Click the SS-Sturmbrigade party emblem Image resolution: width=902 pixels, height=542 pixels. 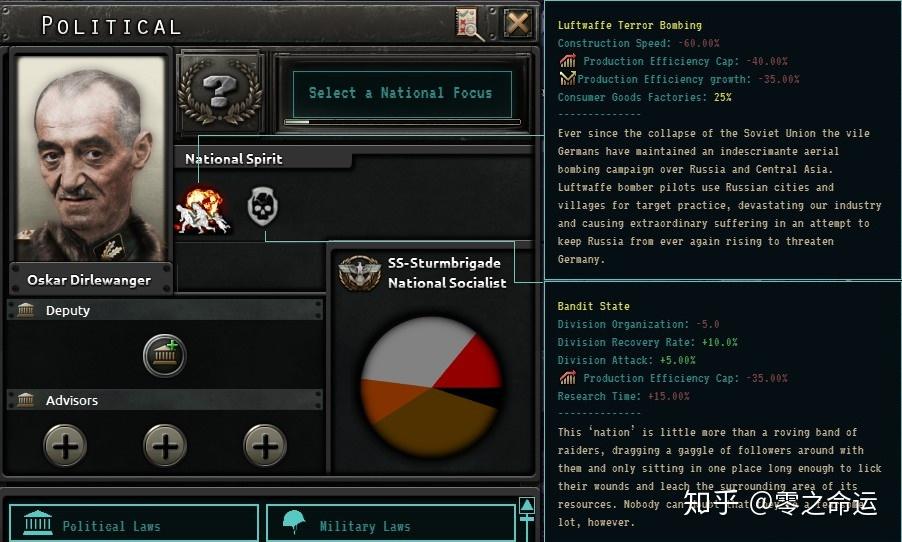(x=359, y=273)
